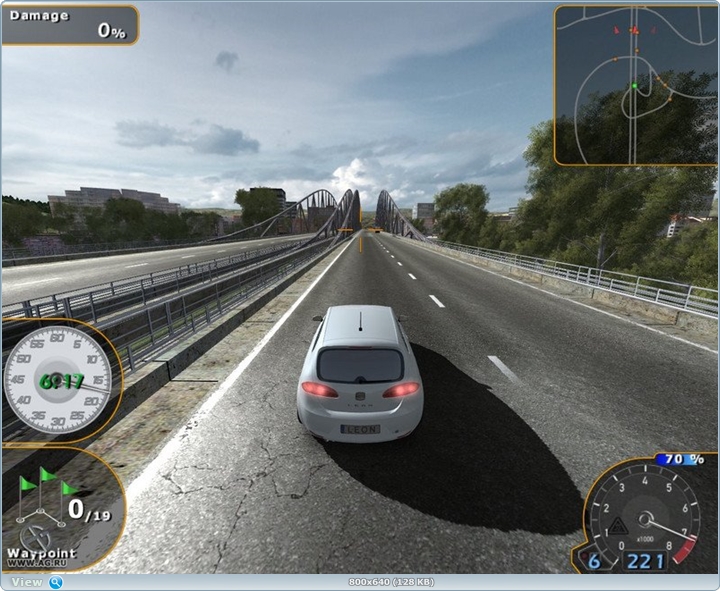720x591 pixels.
Task: Click the View link below the image
Action: pyautogui.click(x=27, y=582)
